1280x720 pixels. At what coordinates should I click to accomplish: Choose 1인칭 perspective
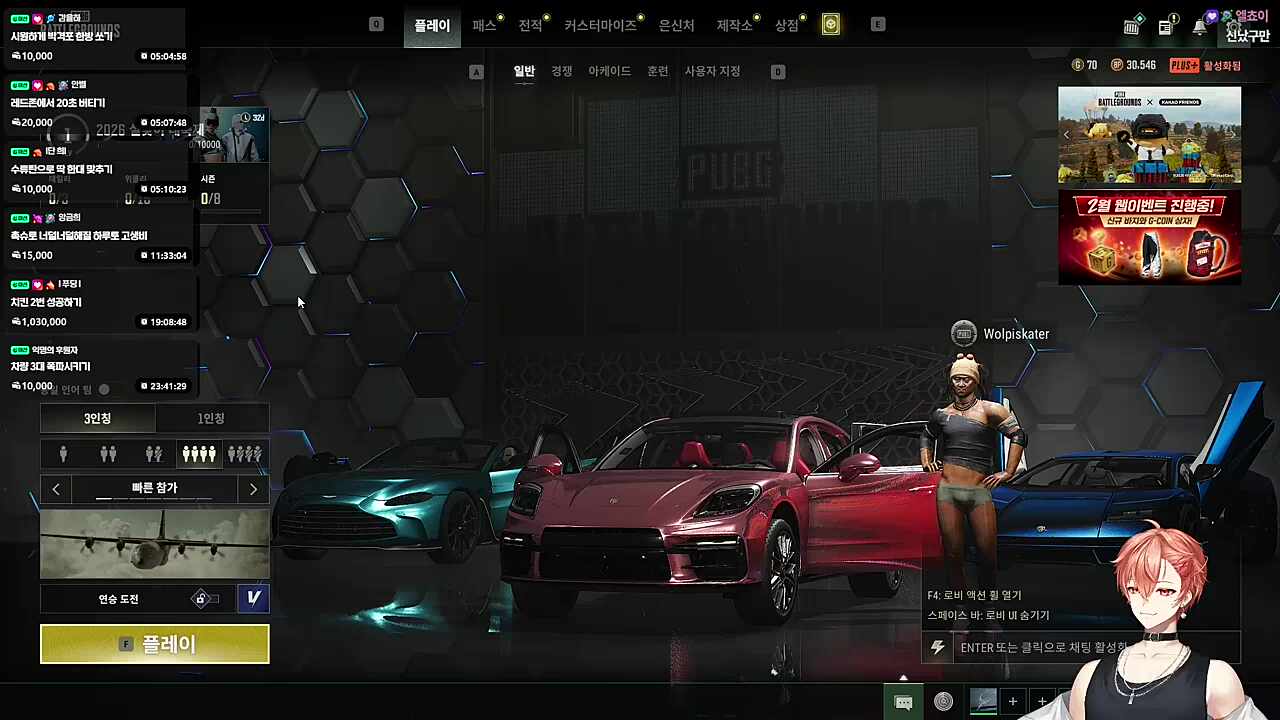(211, 418)
